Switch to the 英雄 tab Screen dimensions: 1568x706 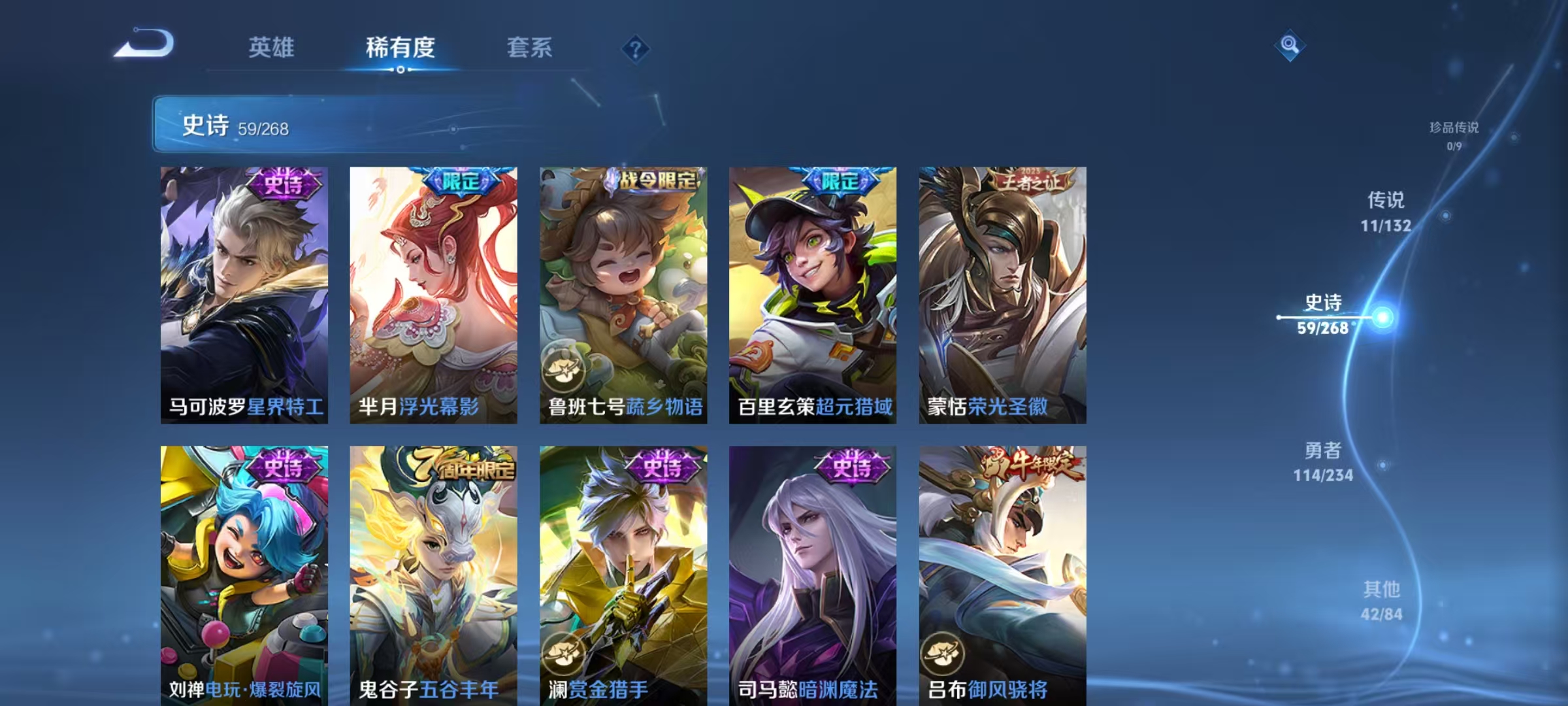(x=272, y=47)
